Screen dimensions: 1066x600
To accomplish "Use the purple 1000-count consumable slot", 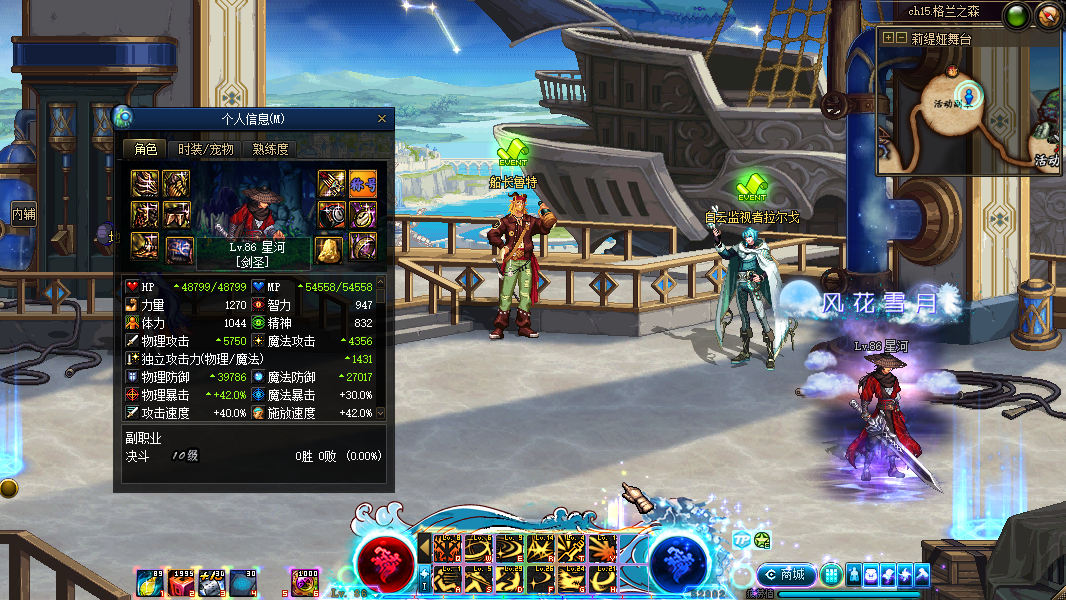I will coord(304,582).
